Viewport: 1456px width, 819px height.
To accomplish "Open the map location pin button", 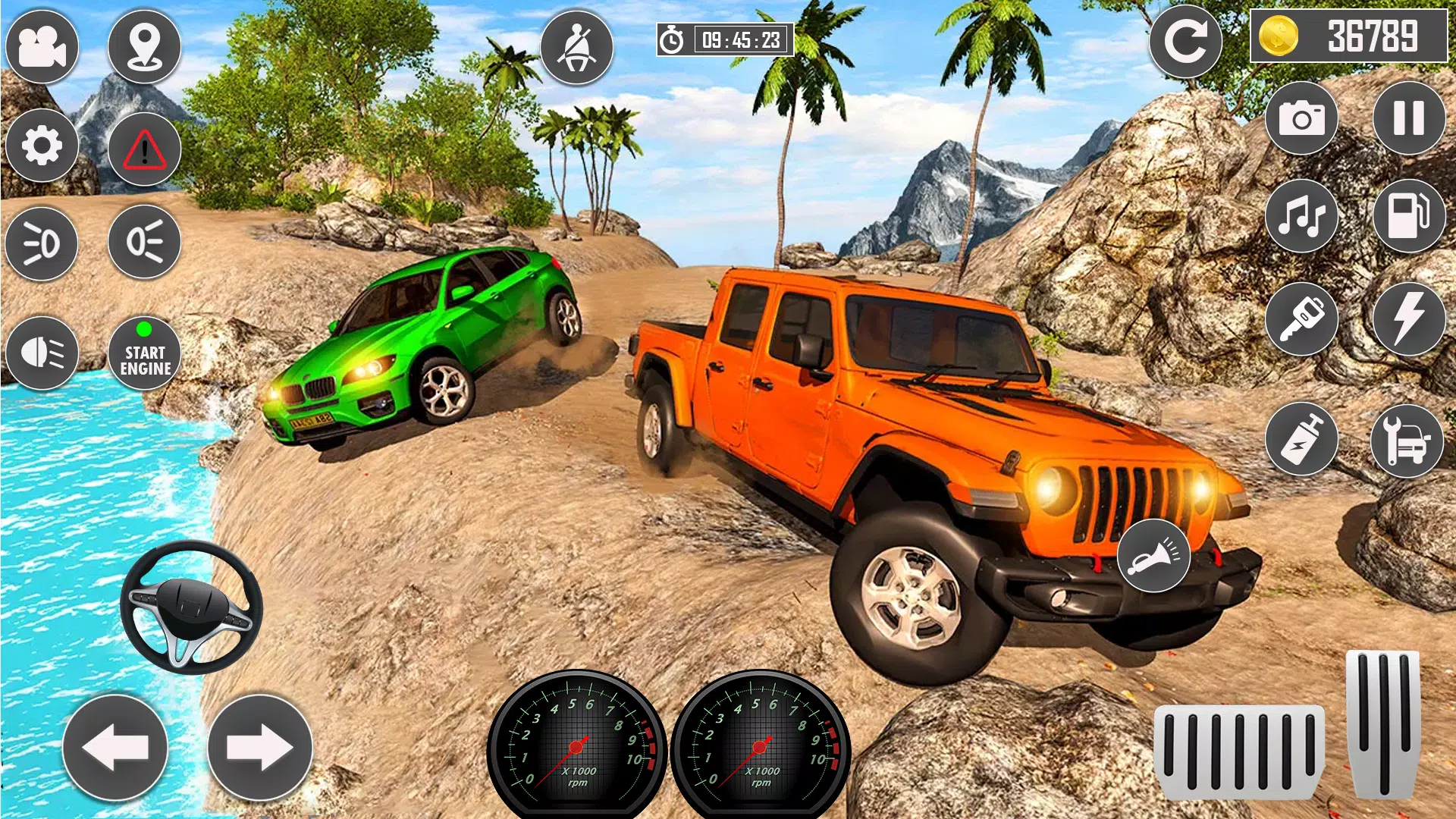I will coord(144,47).
